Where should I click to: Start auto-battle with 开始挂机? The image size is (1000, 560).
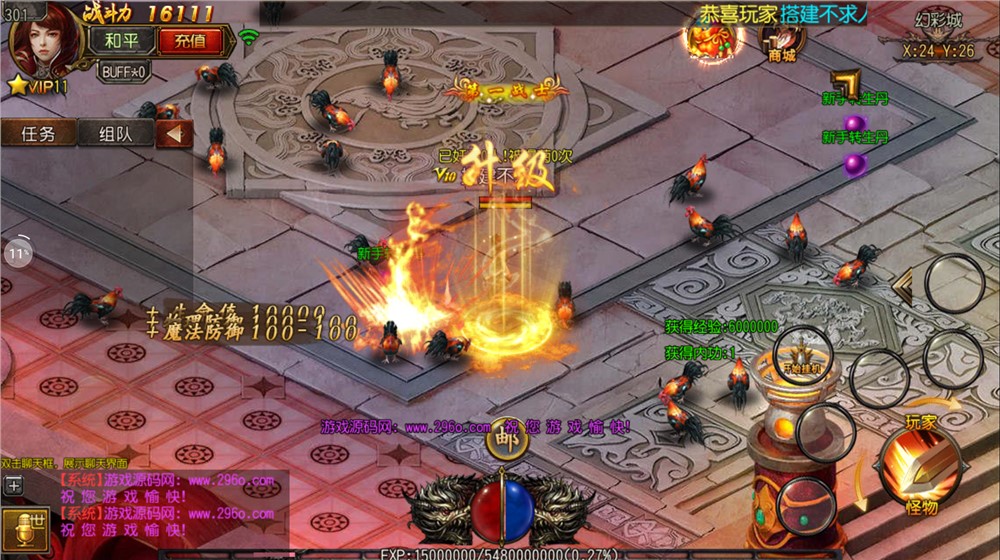pos(801,357)
